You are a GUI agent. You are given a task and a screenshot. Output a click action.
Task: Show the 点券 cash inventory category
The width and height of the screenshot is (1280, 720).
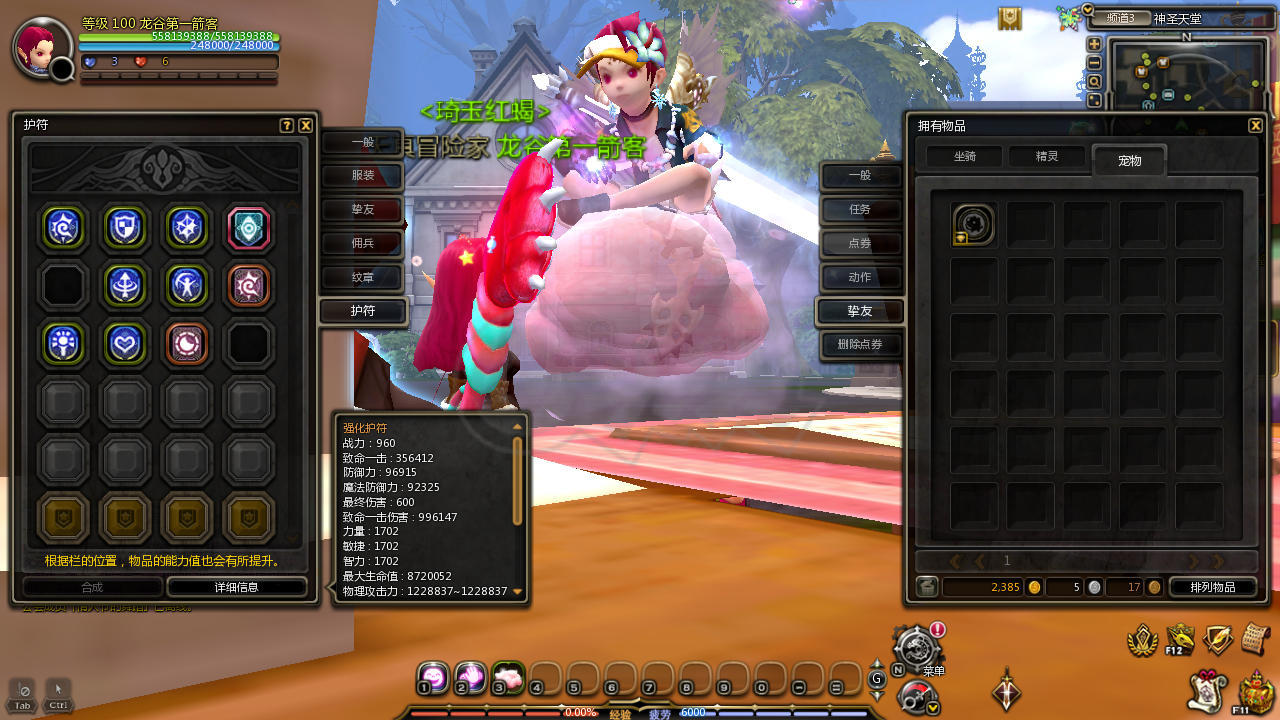(860, 244)
